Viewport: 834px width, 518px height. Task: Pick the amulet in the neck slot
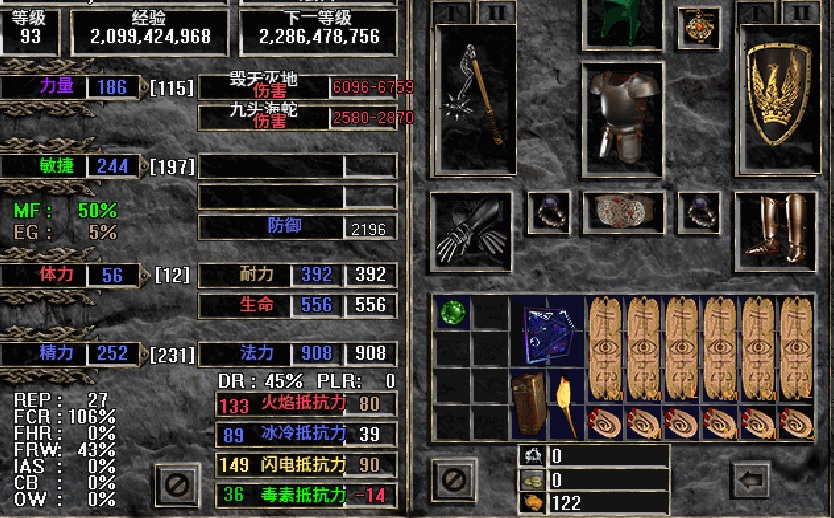coord(698,28)
